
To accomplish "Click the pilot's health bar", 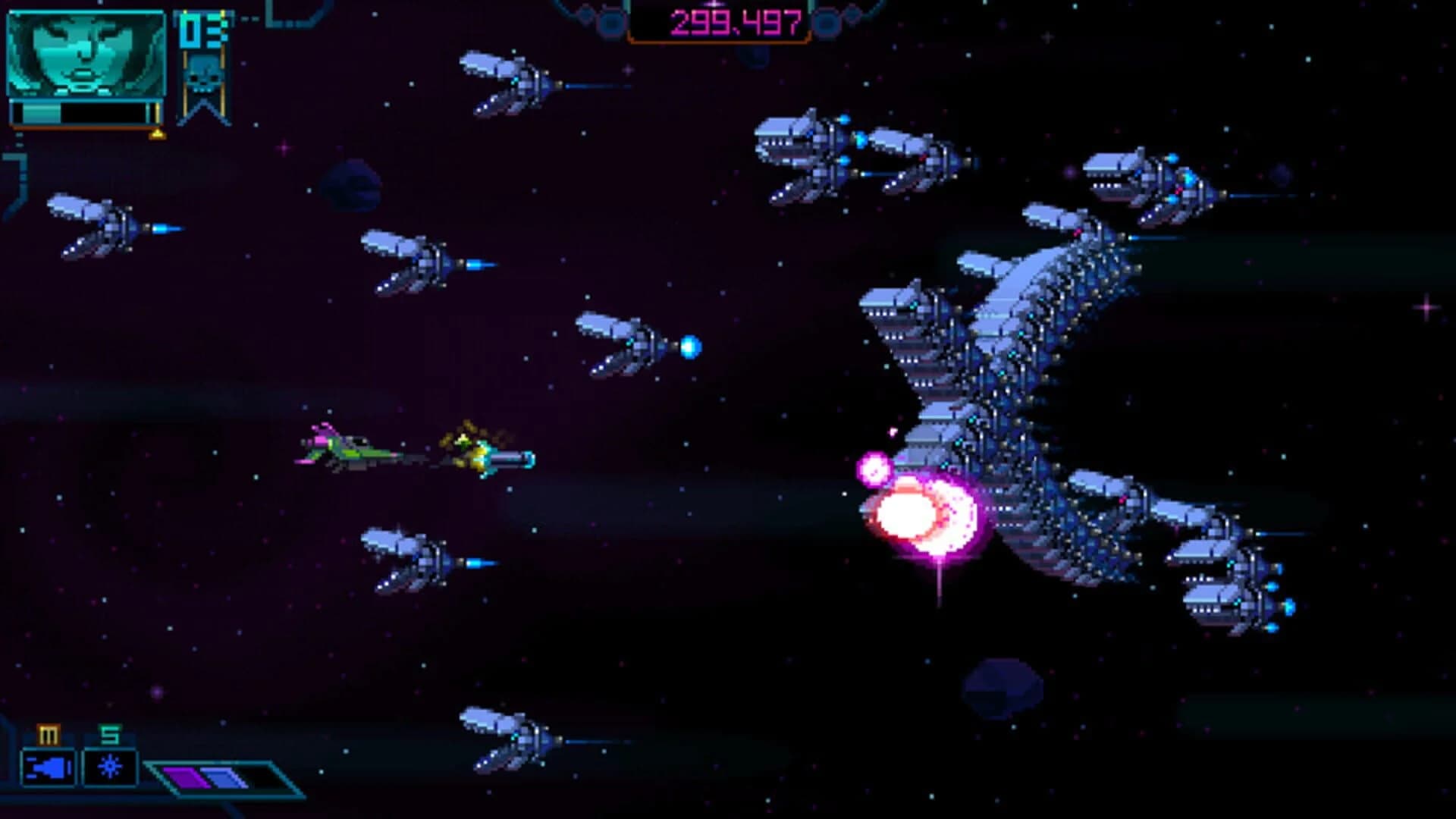I will coord(80,114).
